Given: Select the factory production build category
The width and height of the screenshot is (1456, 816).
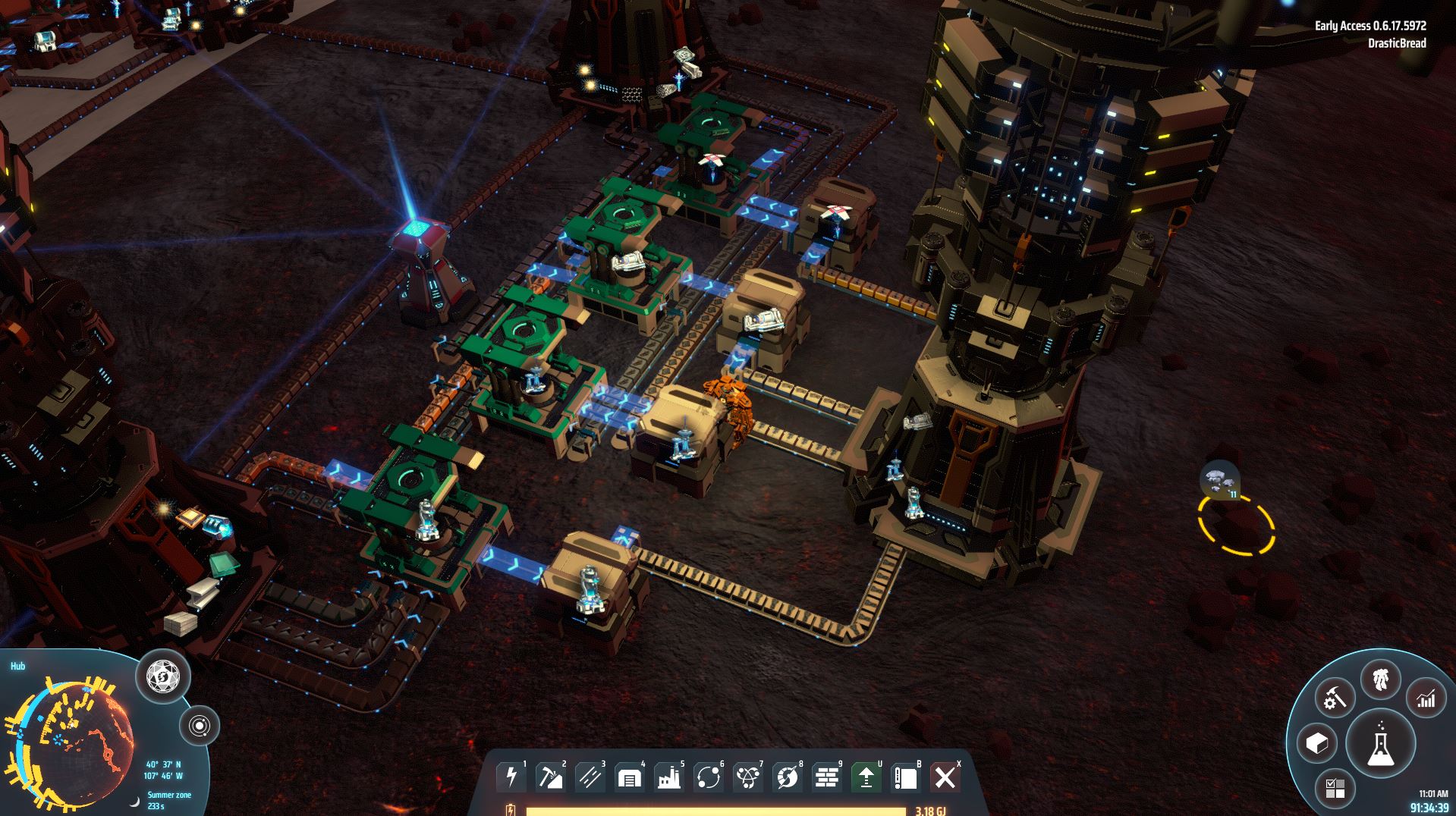Looking at the screenshot, I should point(669,777).
